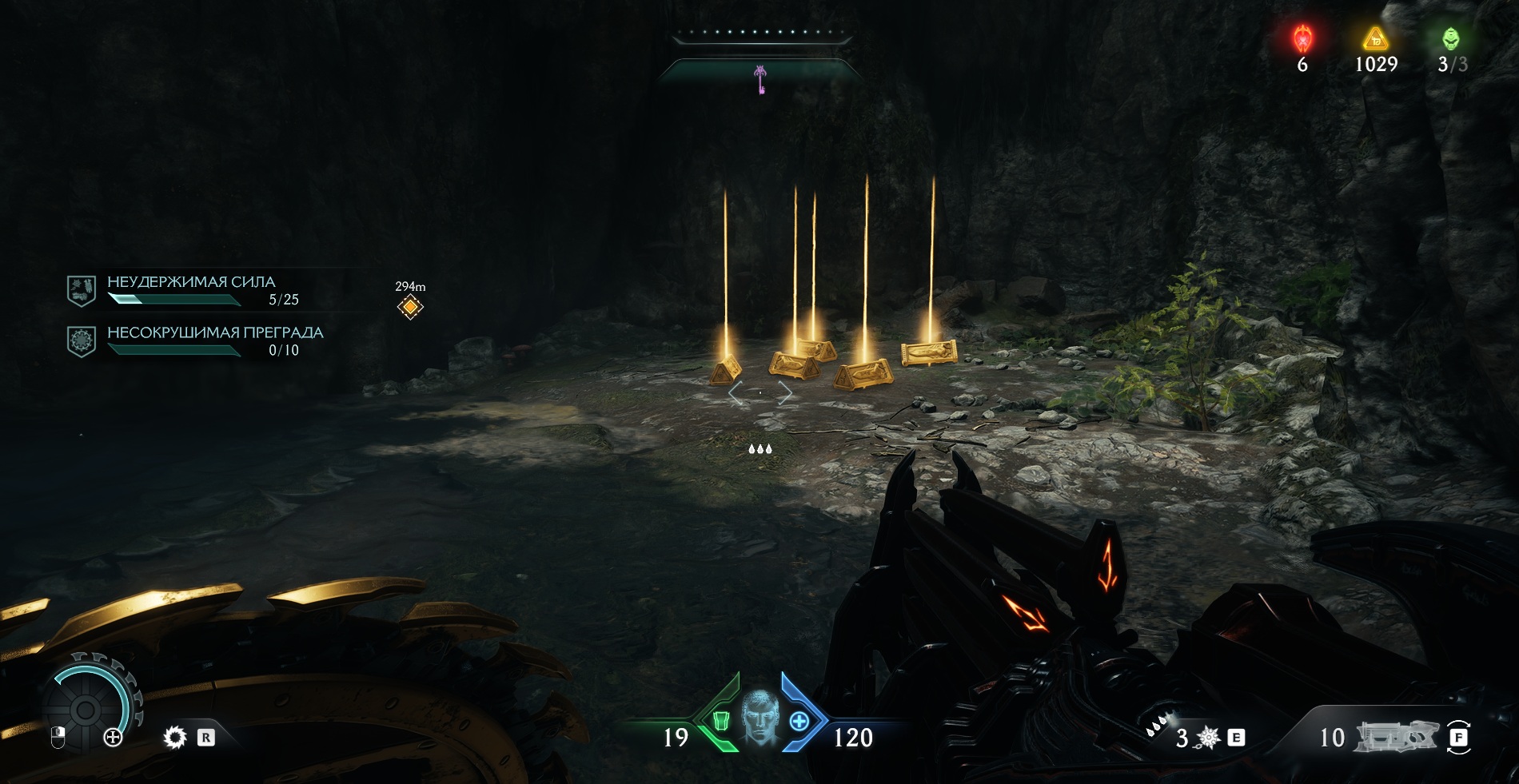Click the orange diamond waypoint marker
1519x784 pixels.
pyautogui.click(x=410, y=307)
